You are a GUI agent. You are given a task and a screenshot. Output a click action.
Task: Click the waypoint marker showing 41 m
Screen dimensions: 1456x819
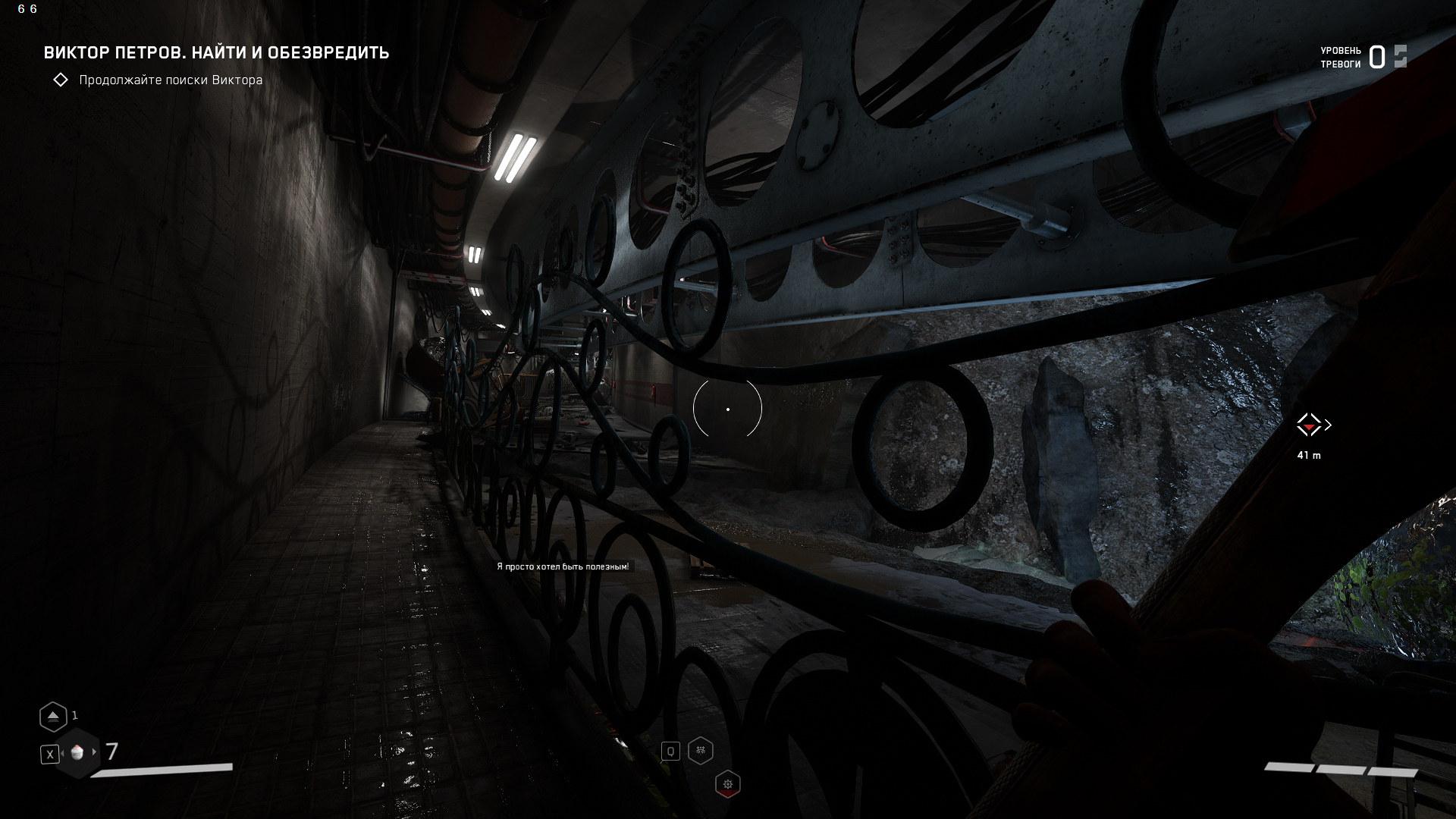1310,456
